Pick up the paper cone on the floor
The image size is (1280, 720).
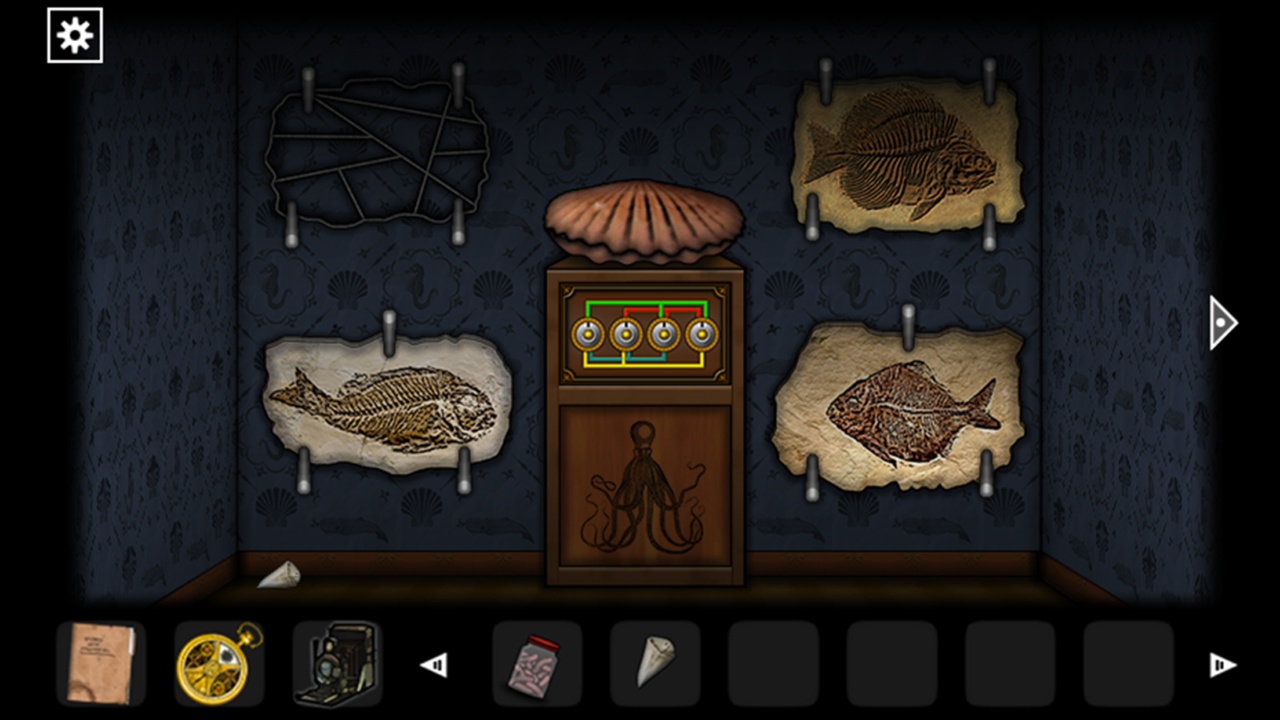282,575
